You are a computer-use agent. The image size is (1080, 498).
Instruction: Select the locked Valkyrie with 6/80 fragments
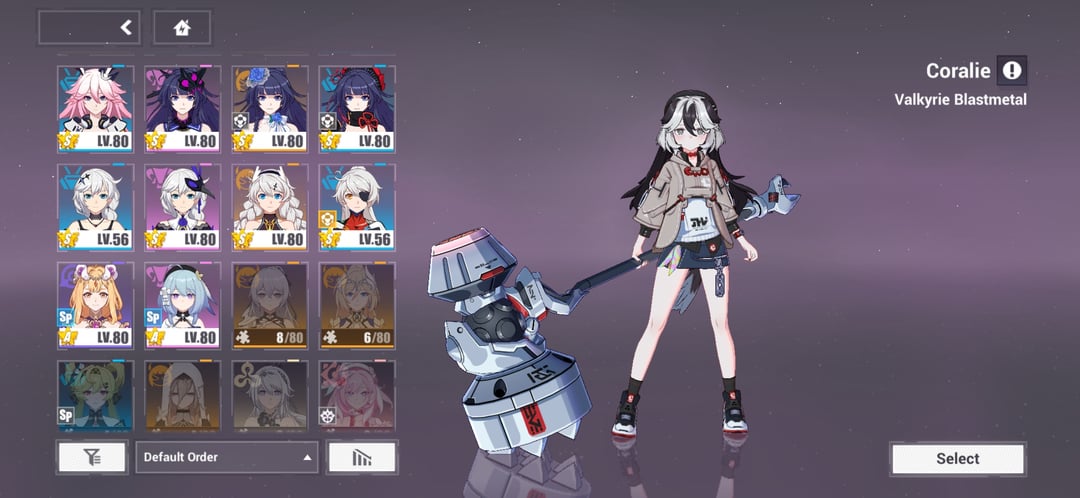point(357,304)
